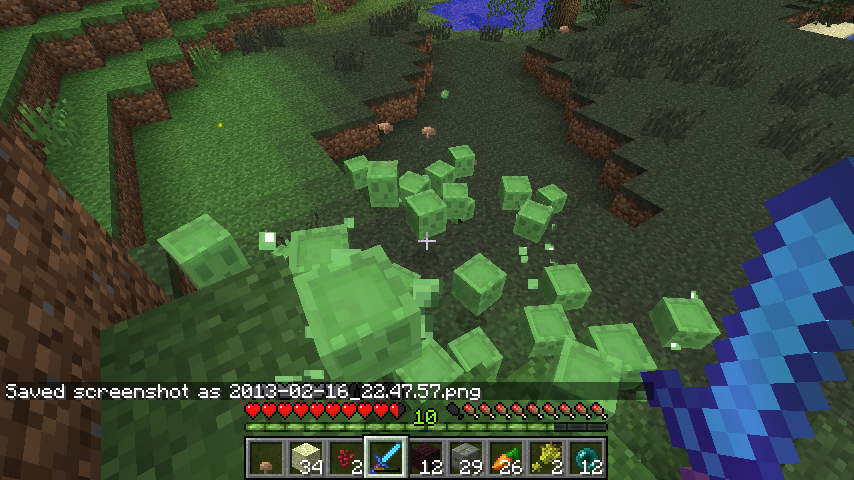Viewport: 854px width, 480px height.
Task: Select the redstone dust slot
Action: coord(346,459)
